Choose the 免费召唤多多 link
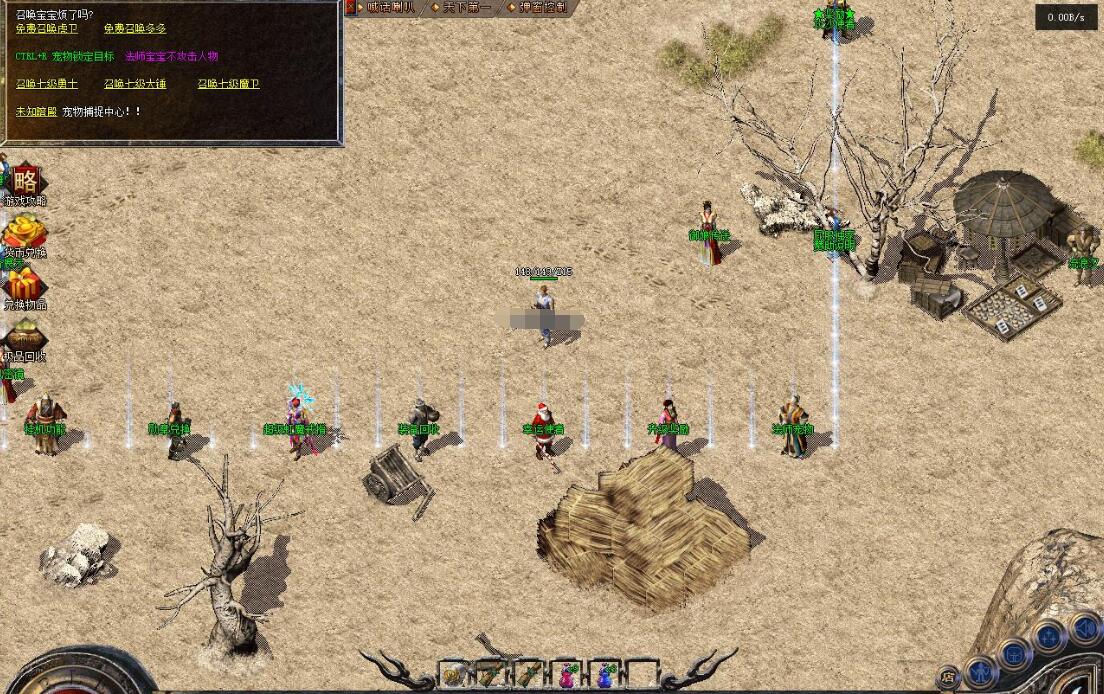Image resolution: width=1104 pixels, height=694 pixels. pos(135,29)
